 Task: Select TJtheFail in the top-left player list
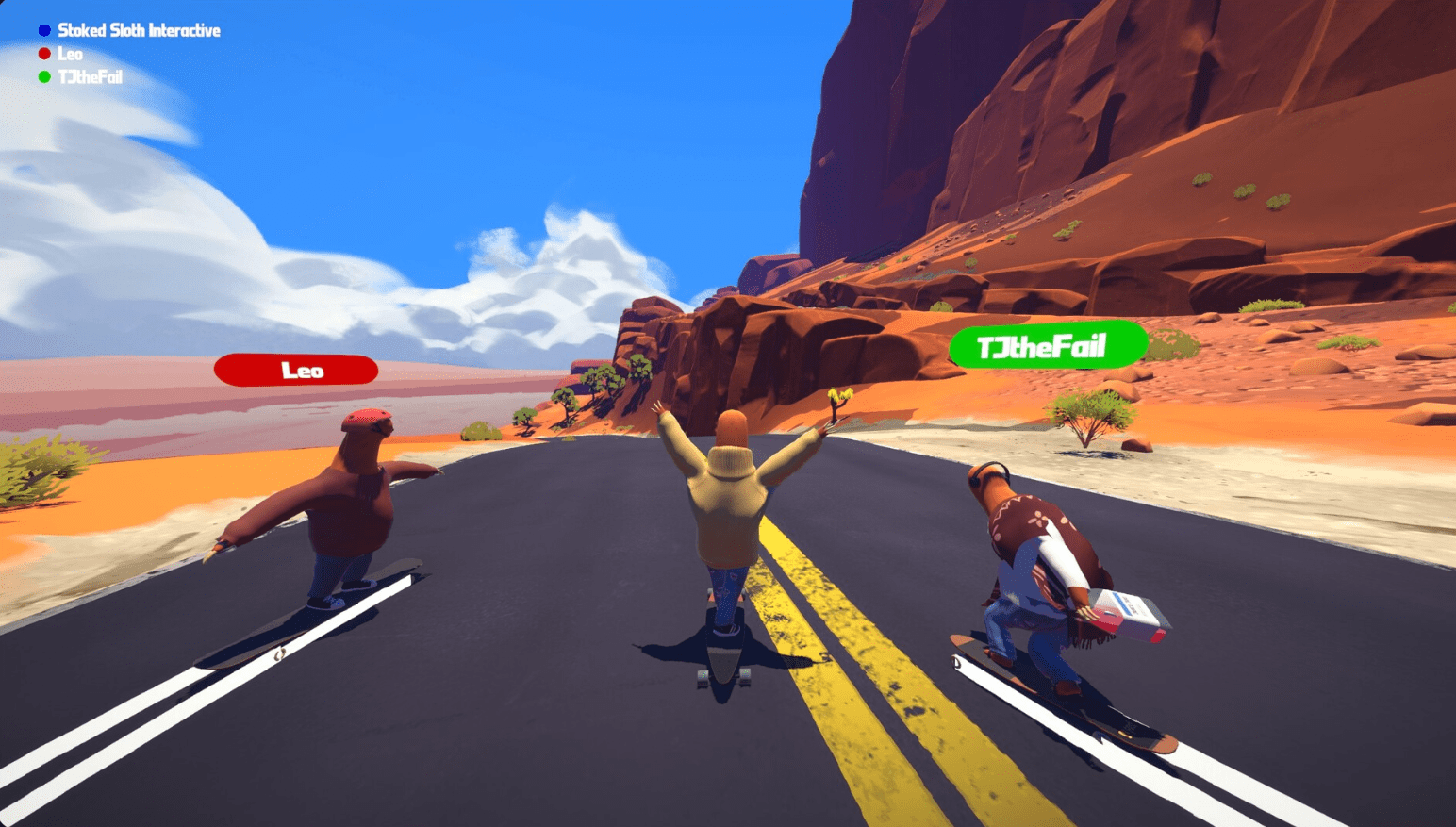tap(88, 76)
